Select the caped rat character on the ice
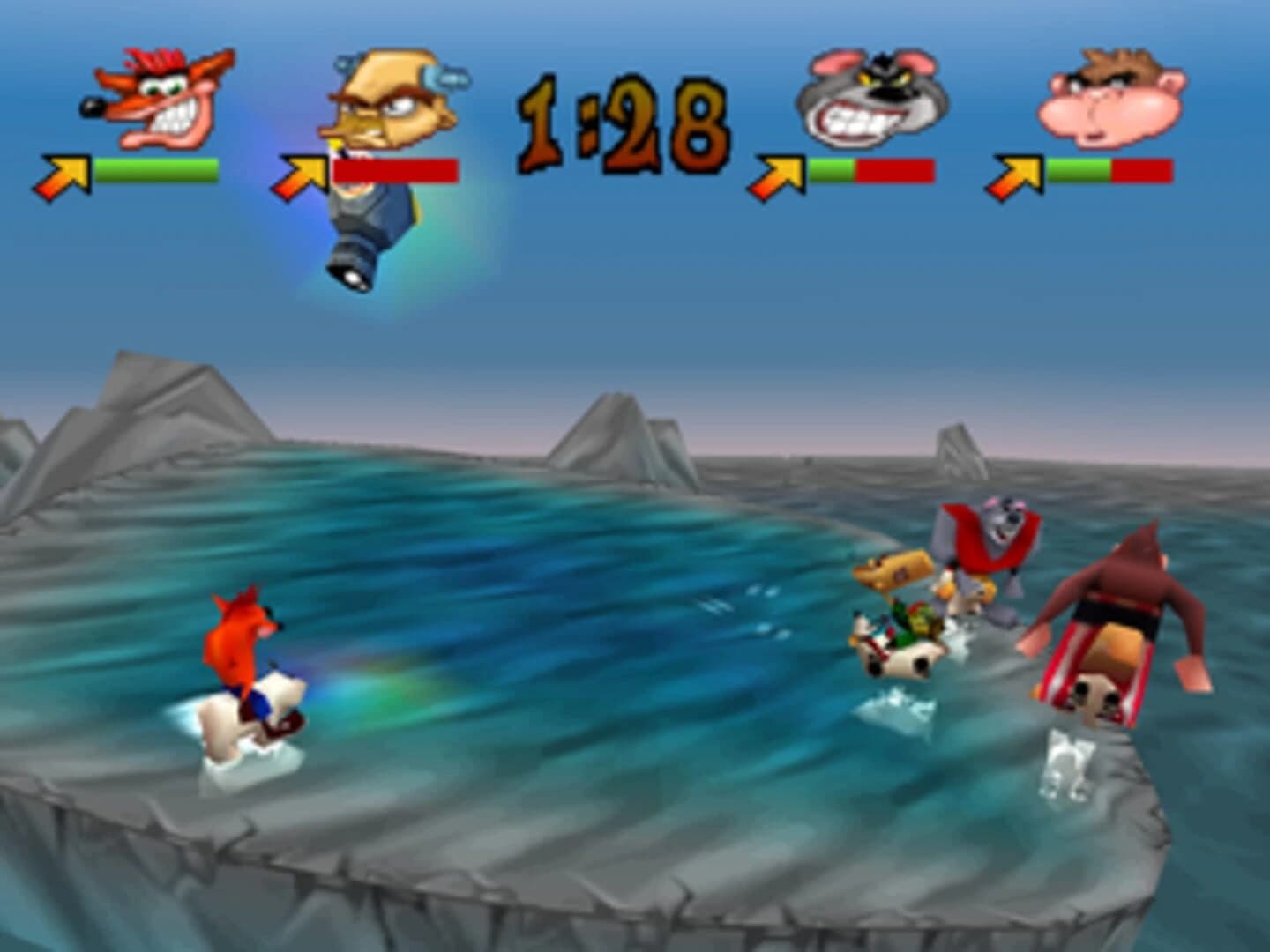Viewport: 1270px width, 952px height. 988,547
